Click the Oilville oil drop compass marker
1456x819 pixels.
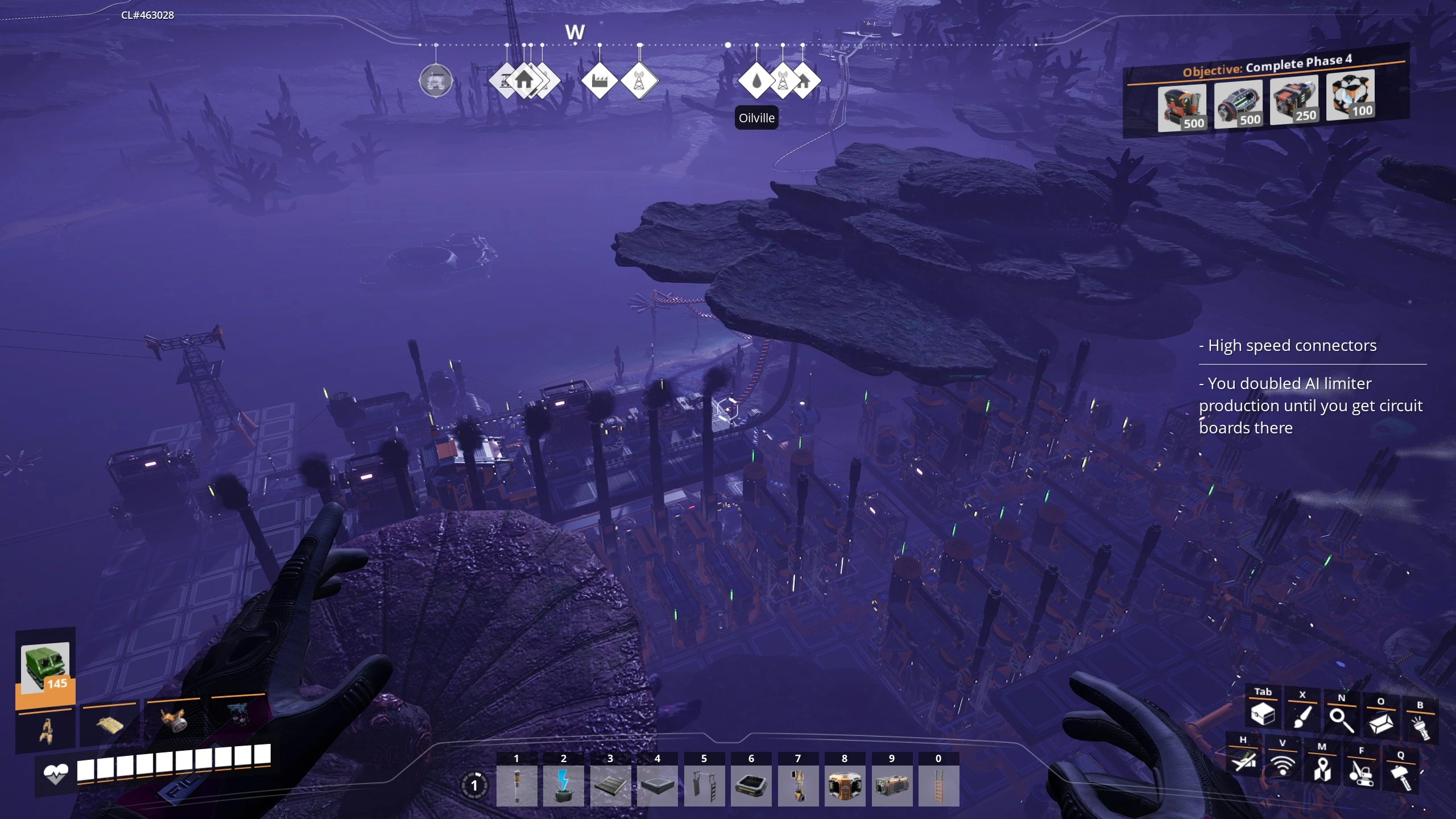point(756,81)
